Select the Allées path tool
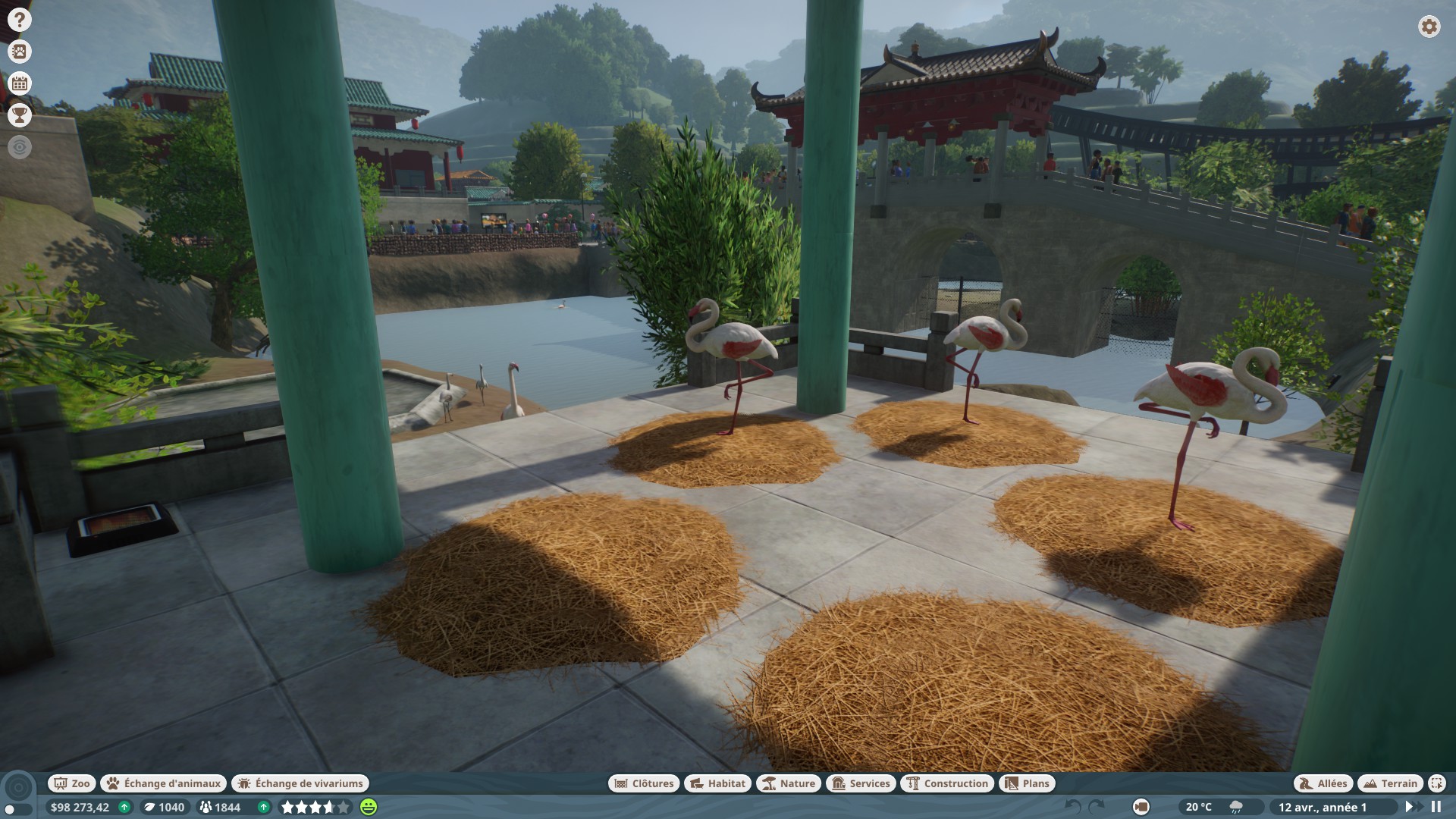 click(x=1323, y=783)
